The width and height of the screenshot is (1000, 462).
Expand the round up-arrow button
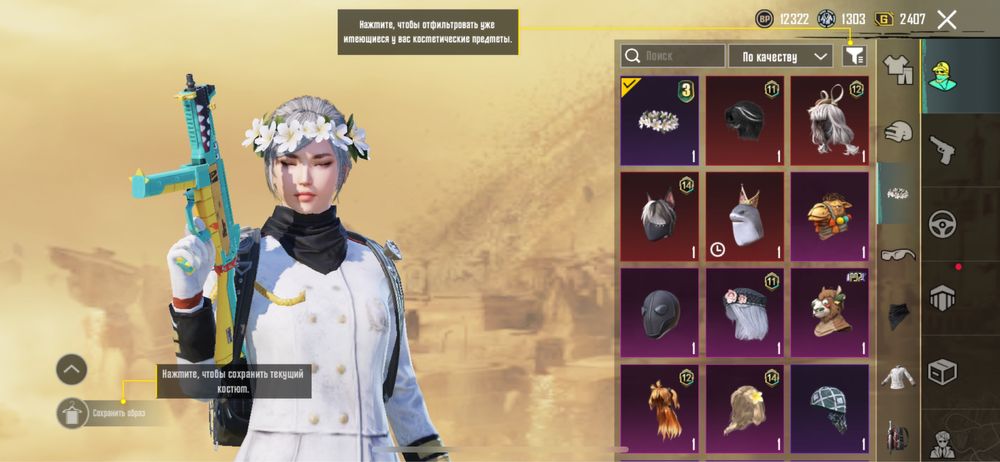point(71,370)
